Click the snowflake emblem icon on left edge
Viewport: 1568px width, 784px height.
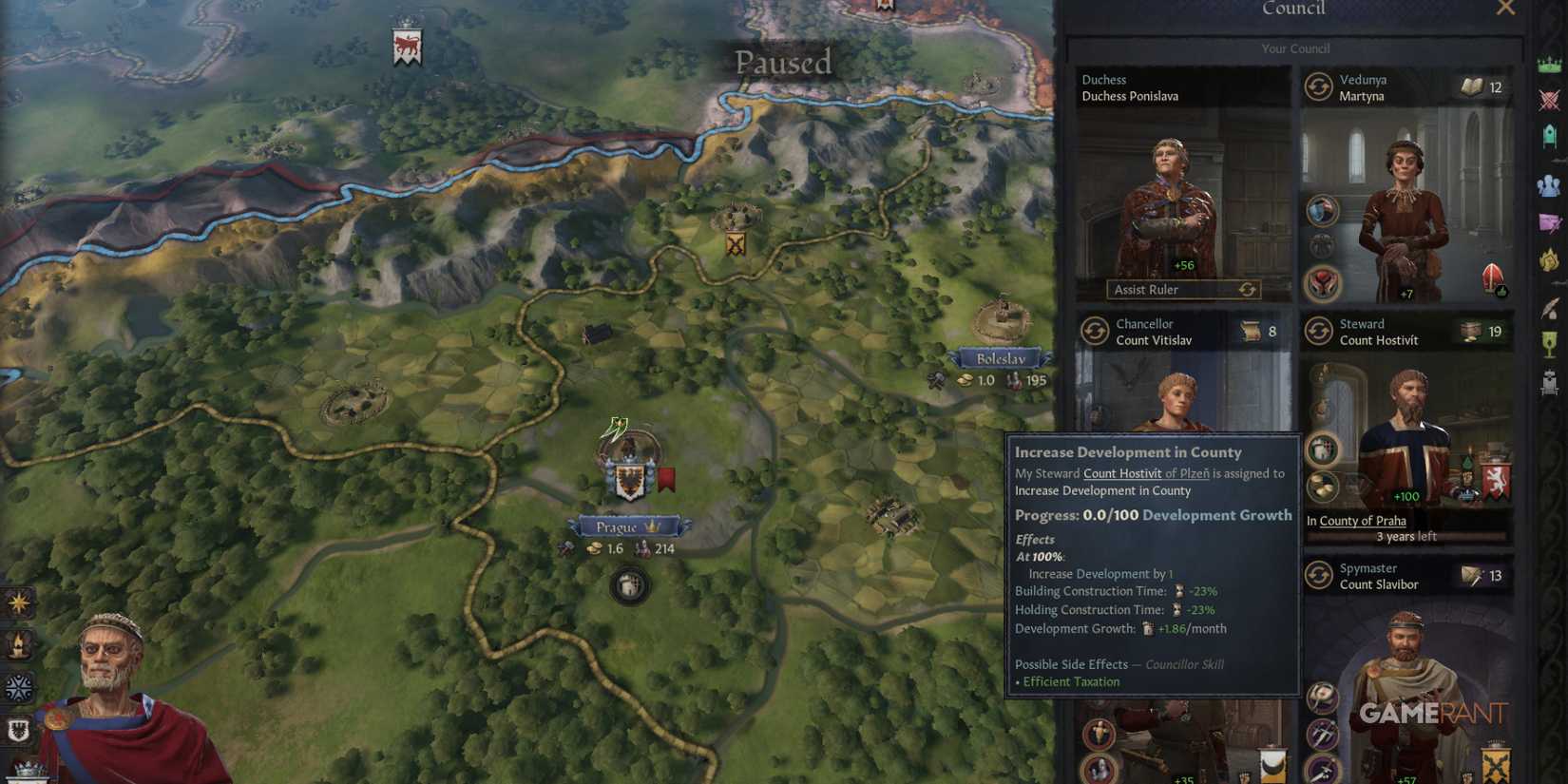17,687
